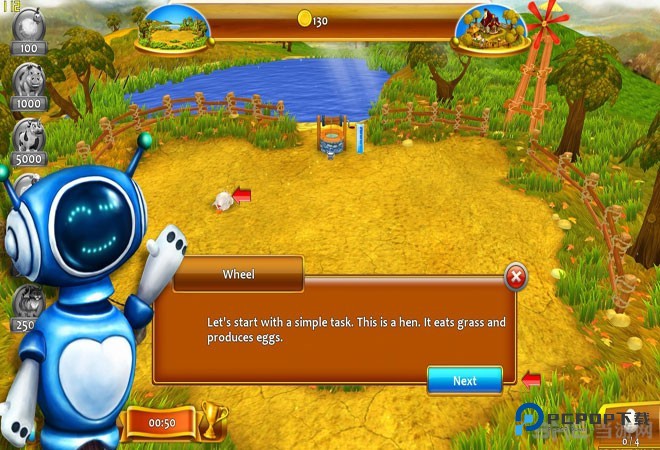This screenshot has width=660, height=450.
Task: Buy the 5000-coin cow
Action: tap(28, 139)
